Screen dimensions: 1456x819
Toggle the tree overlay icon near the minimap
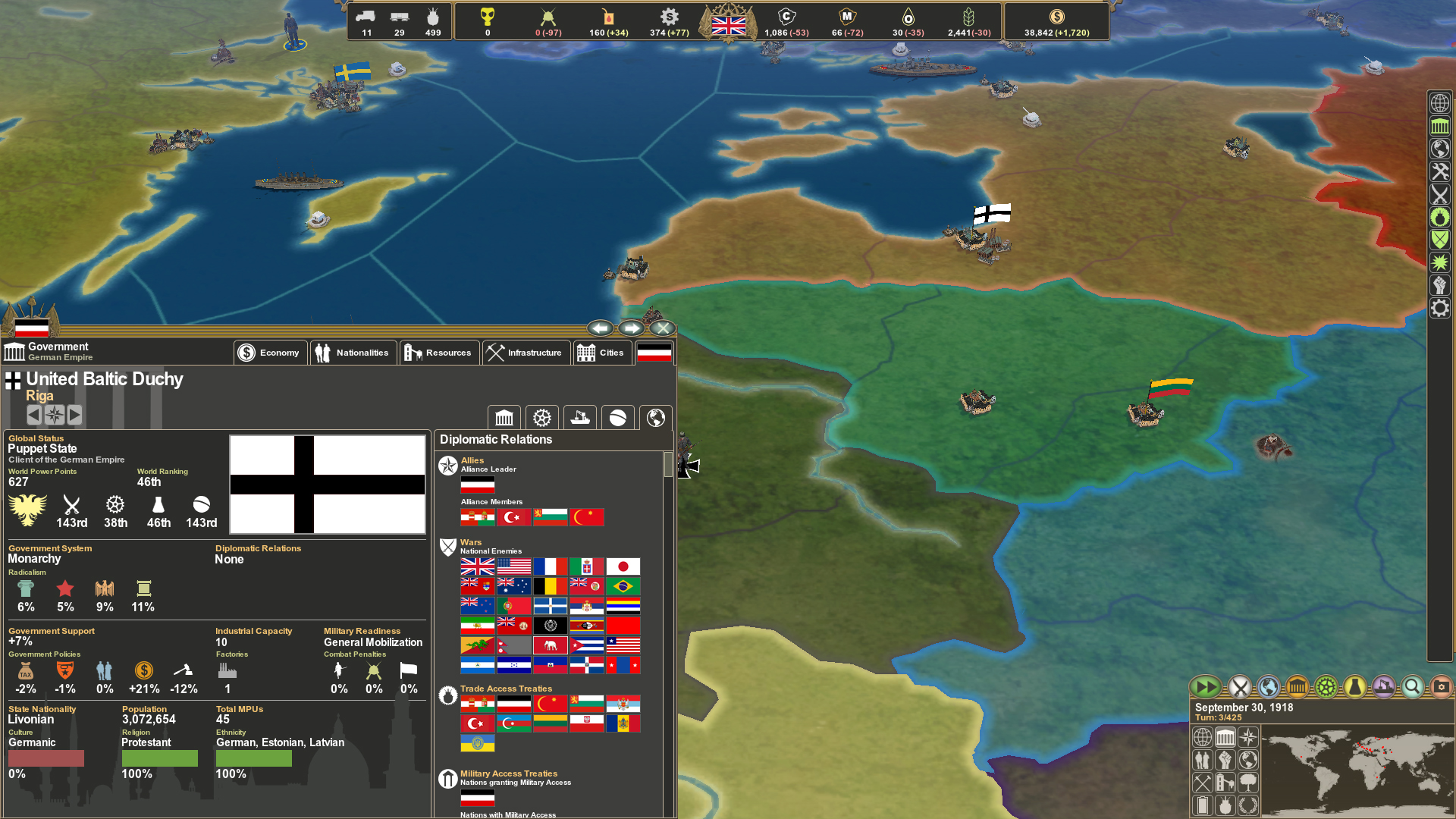tap(1248, 783)
